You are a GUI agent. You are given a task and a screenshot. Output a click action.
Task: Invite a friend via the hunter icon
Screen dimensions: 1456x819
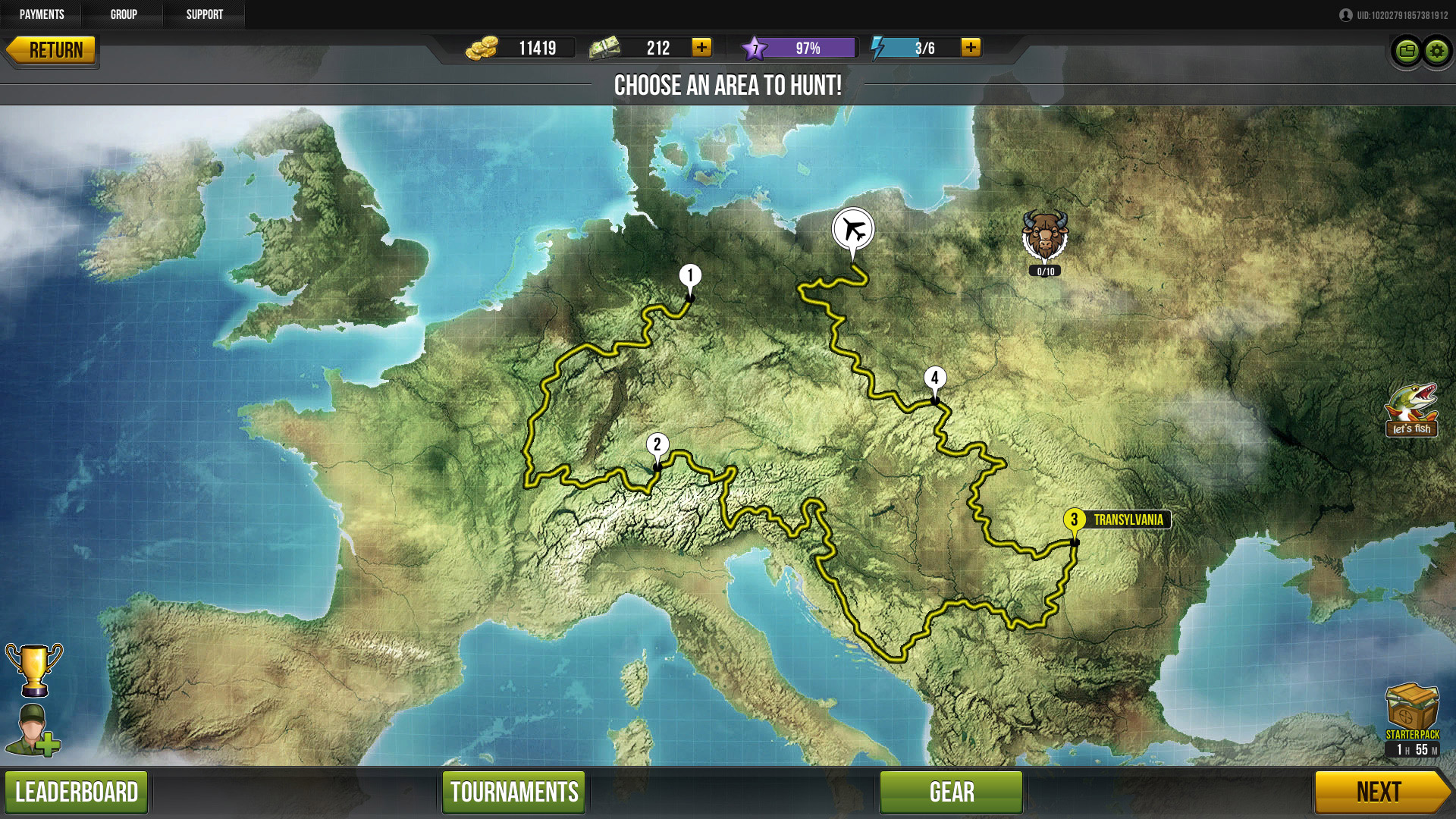(x=33, y=731)
